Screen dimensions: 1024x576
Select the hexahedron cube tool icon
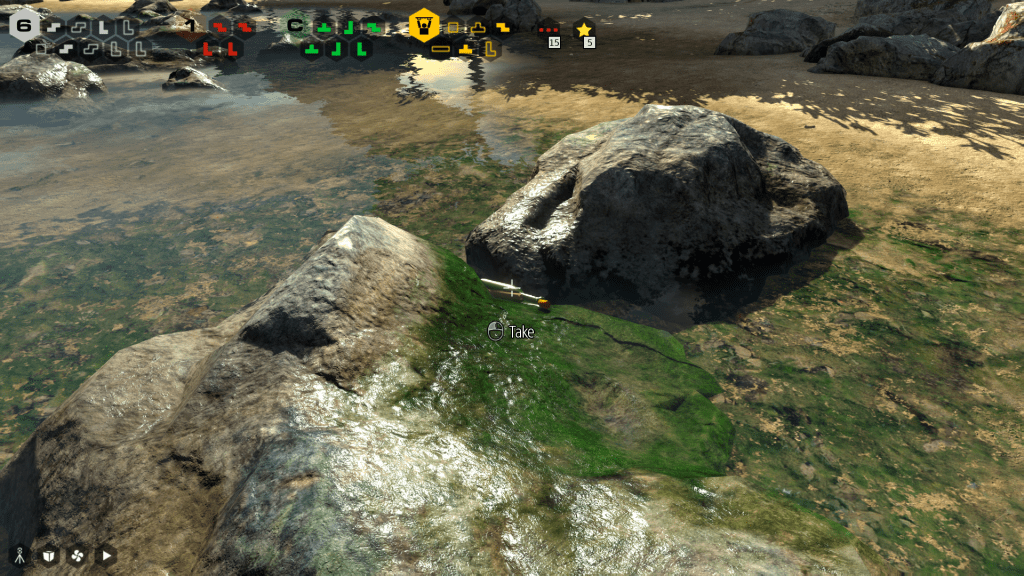48,555
